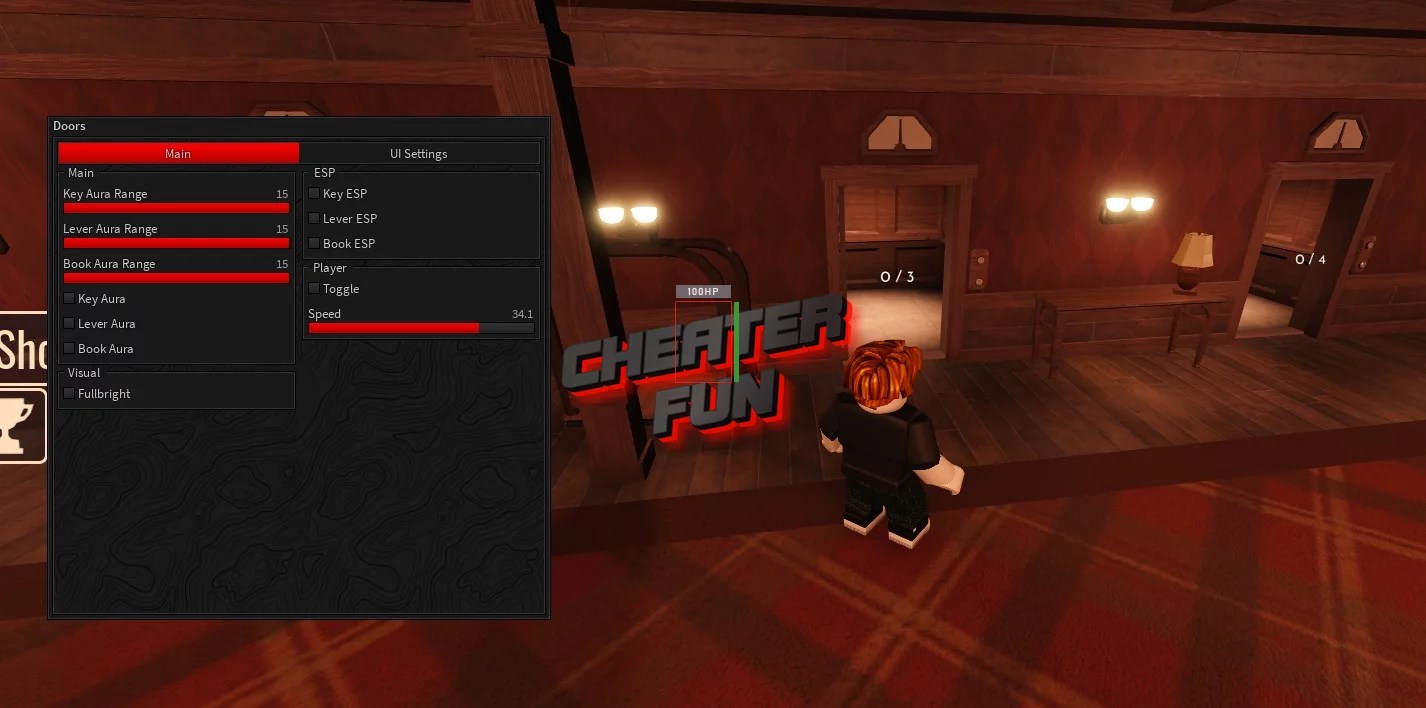Tick the Lever Aura checkbox

click(69, 323)
